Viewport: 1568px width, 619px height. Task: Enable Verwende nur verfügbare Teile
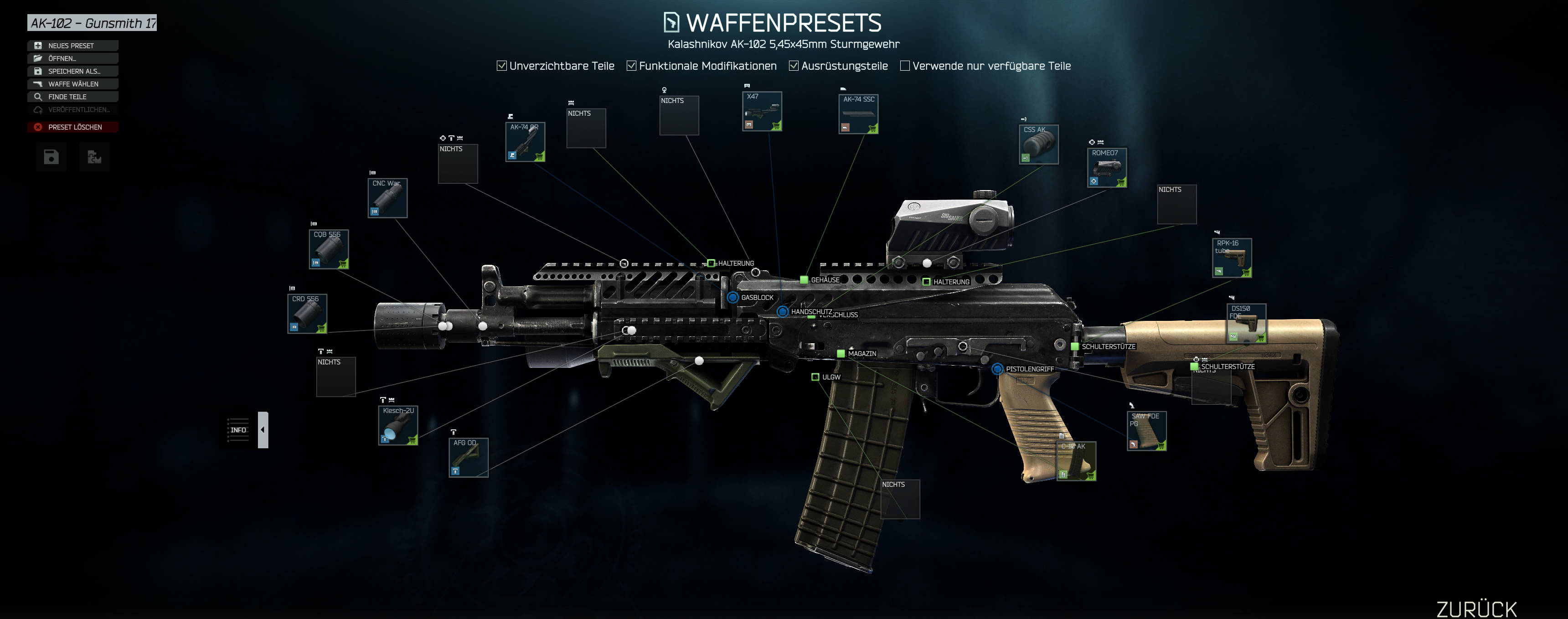click(905, 66)
